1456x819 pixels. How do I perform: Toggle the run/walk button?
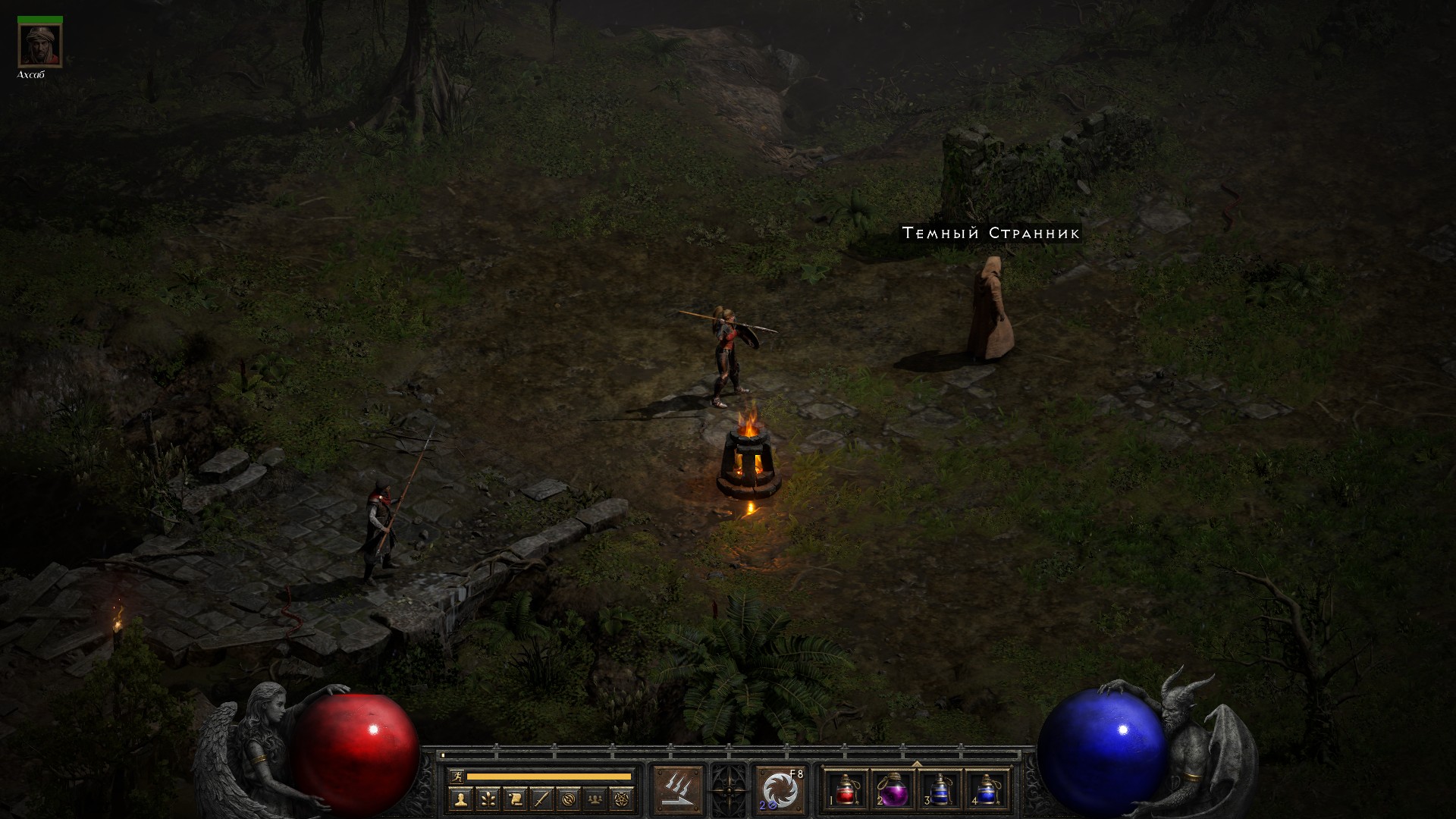pyautogui.click(x=455, y=777)
